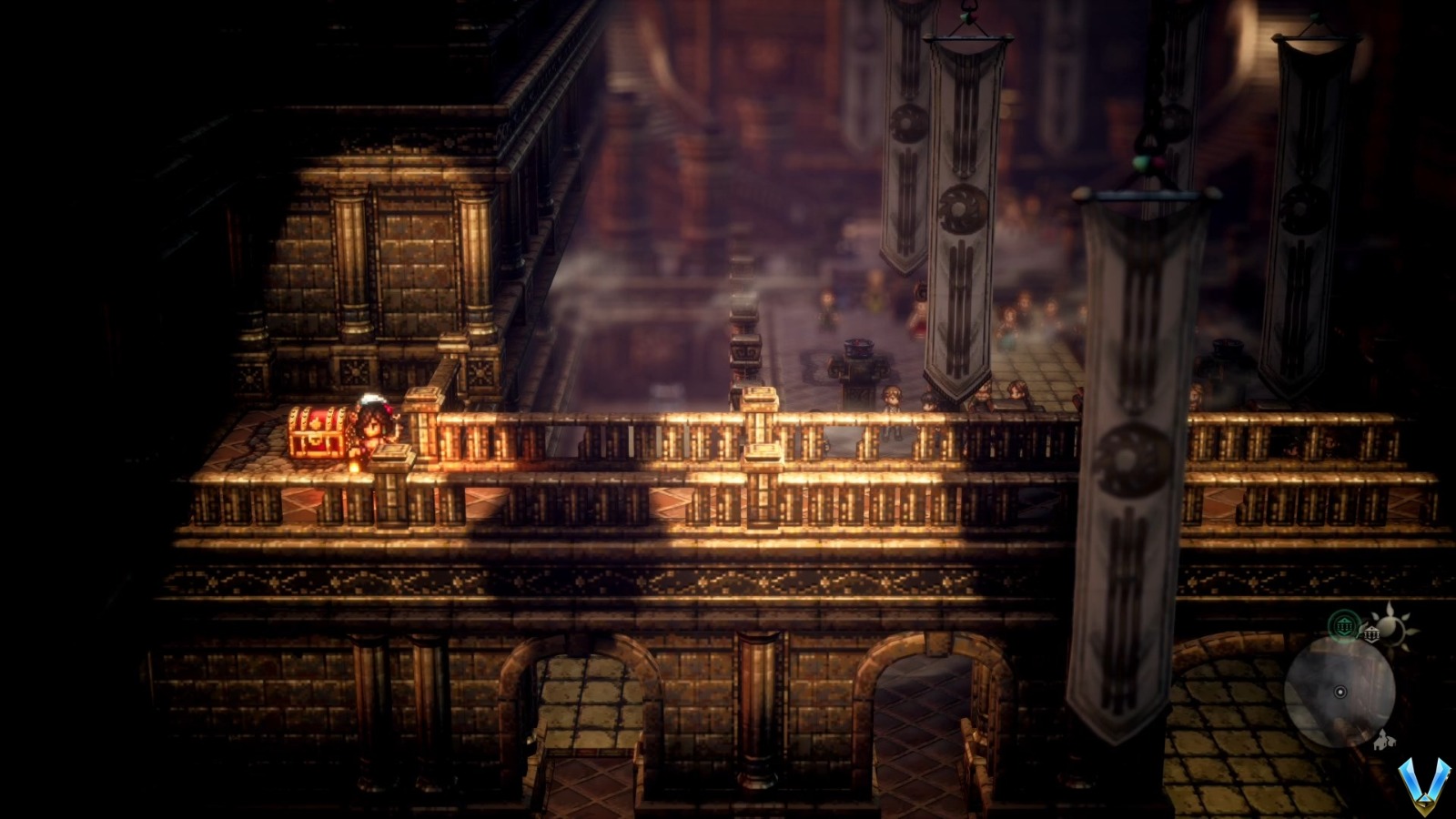The width and height of the screenshot is (1456, 819).
Task: Click the stone lectern next to the character
Action: click(392, 450)
